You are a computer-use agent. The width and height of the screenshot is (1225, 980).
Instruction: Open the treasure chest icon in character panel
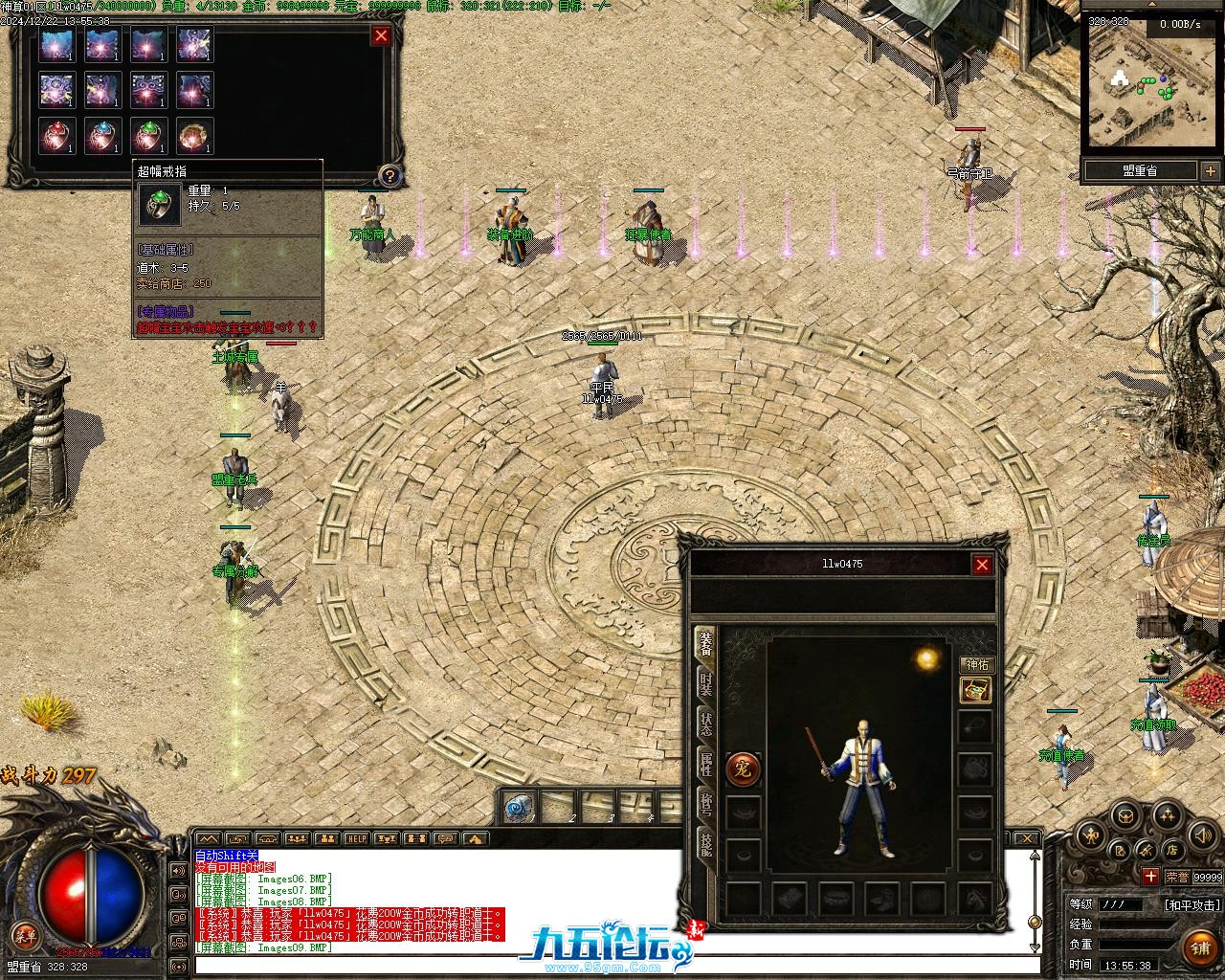click(975, 690)
